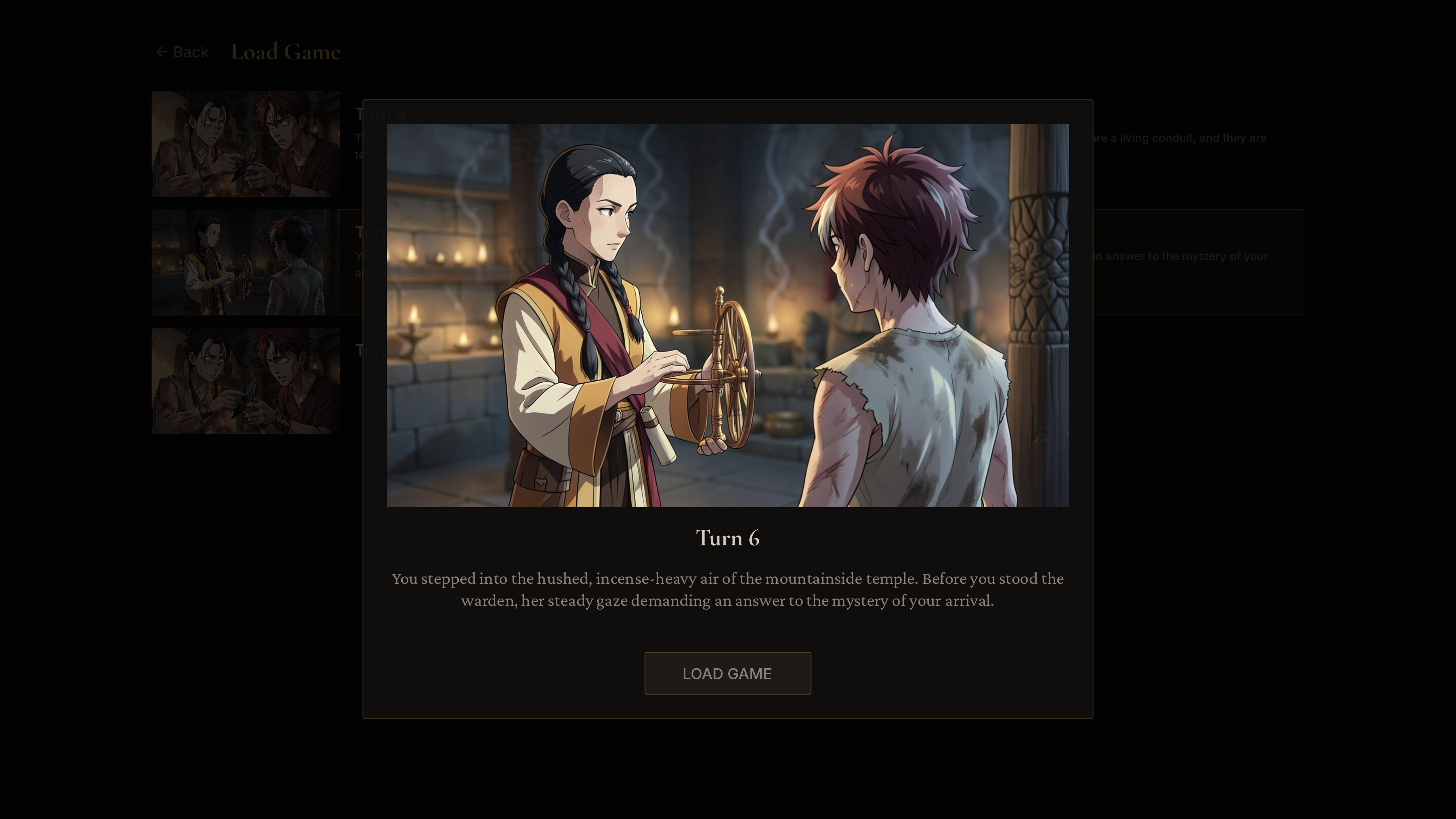The width and height of the screenshot is (1456, 819).
Task: Select the bottom save slot thumbnail
Action: tap(245, 380)
